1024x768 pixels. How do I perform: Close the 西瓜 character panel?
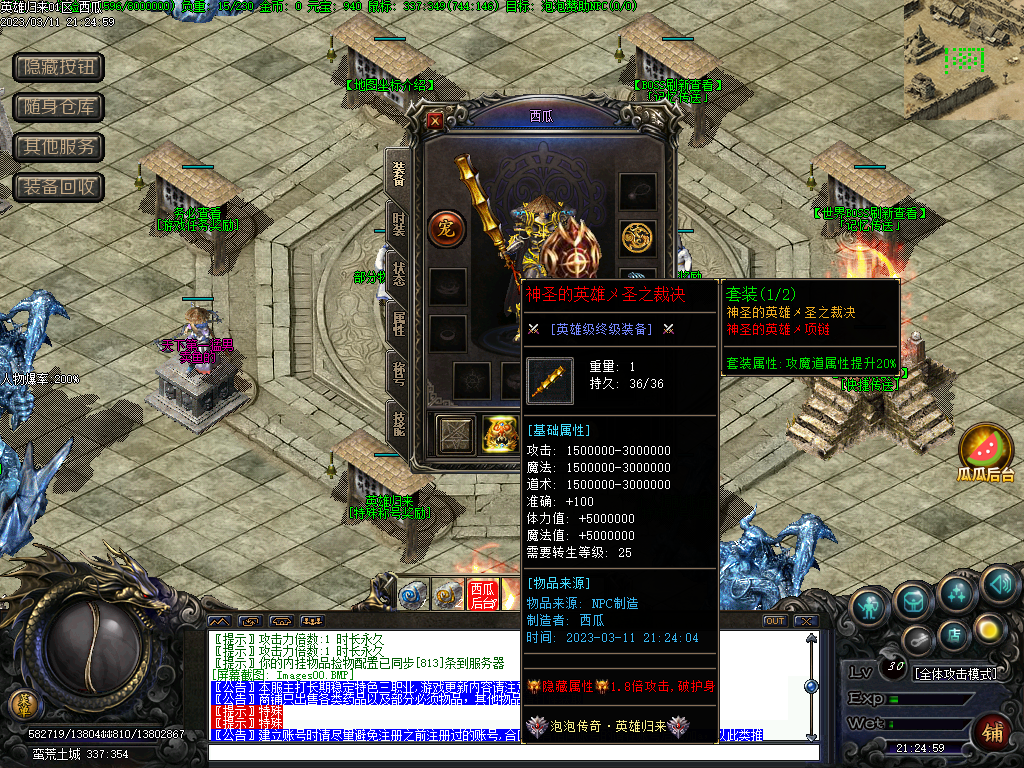pos(435,120)
